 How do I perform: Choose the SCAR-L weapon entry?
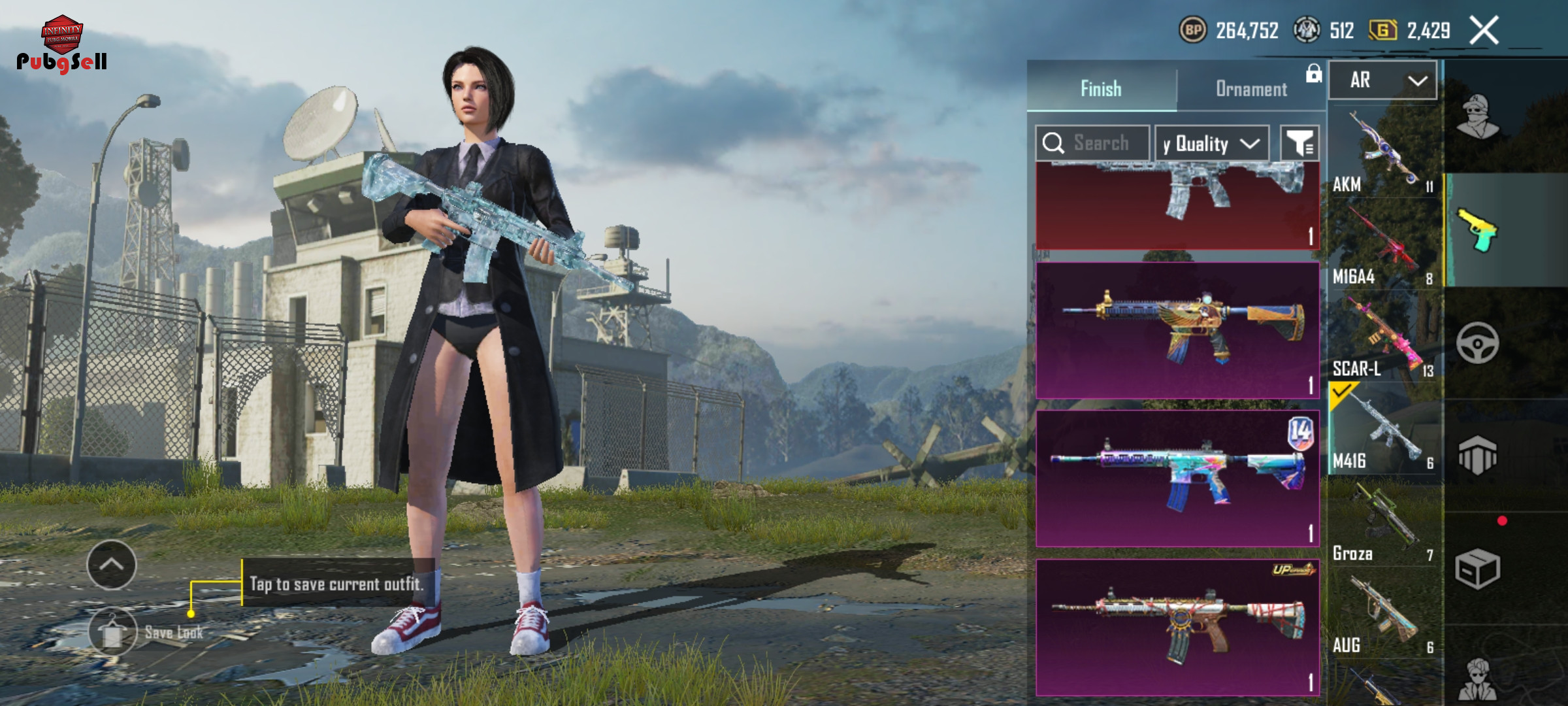(x=1383, y=338)
